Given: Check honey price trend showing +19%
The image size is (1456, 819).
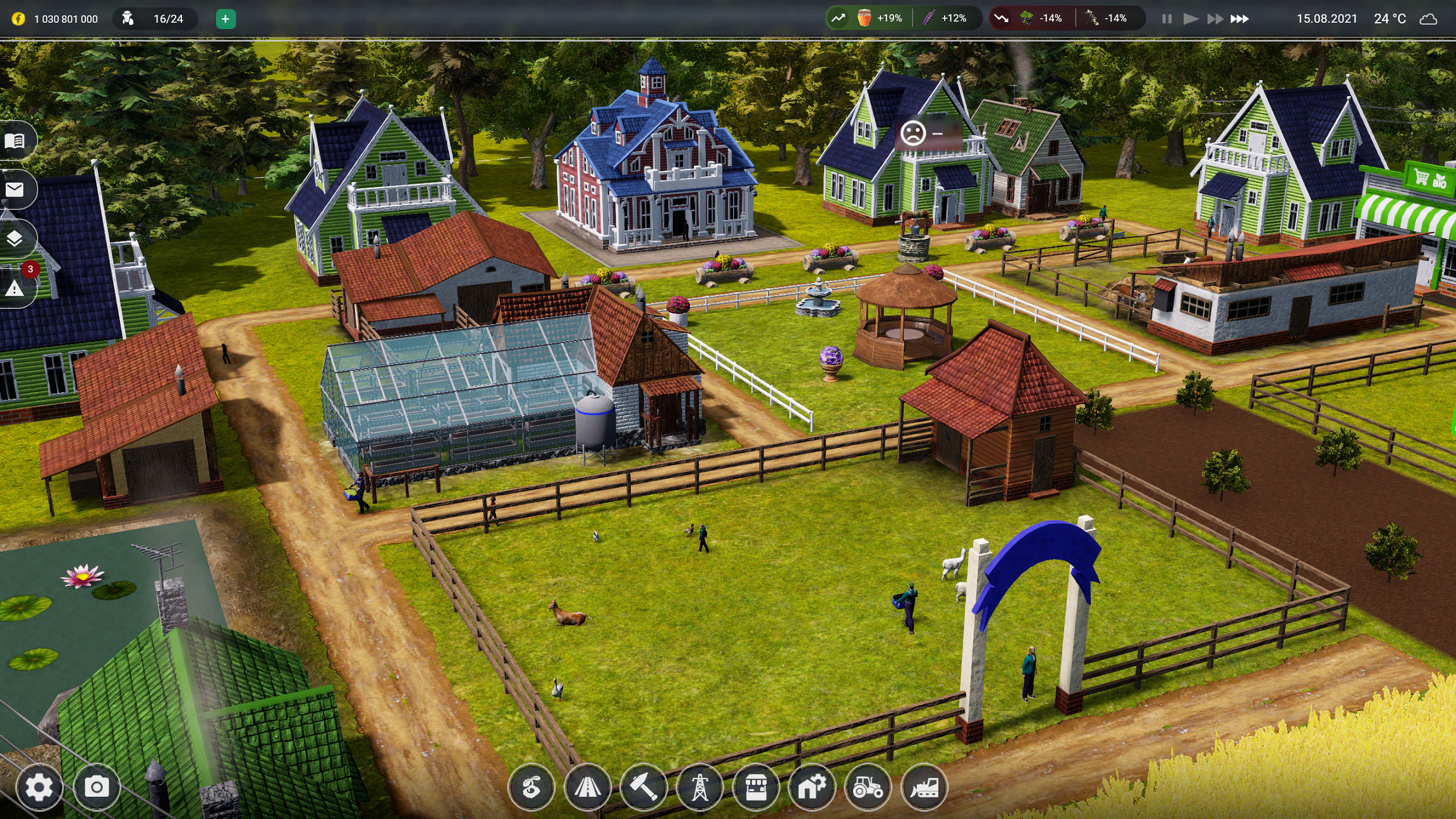Looking at the screenshot, I should 875,19.
